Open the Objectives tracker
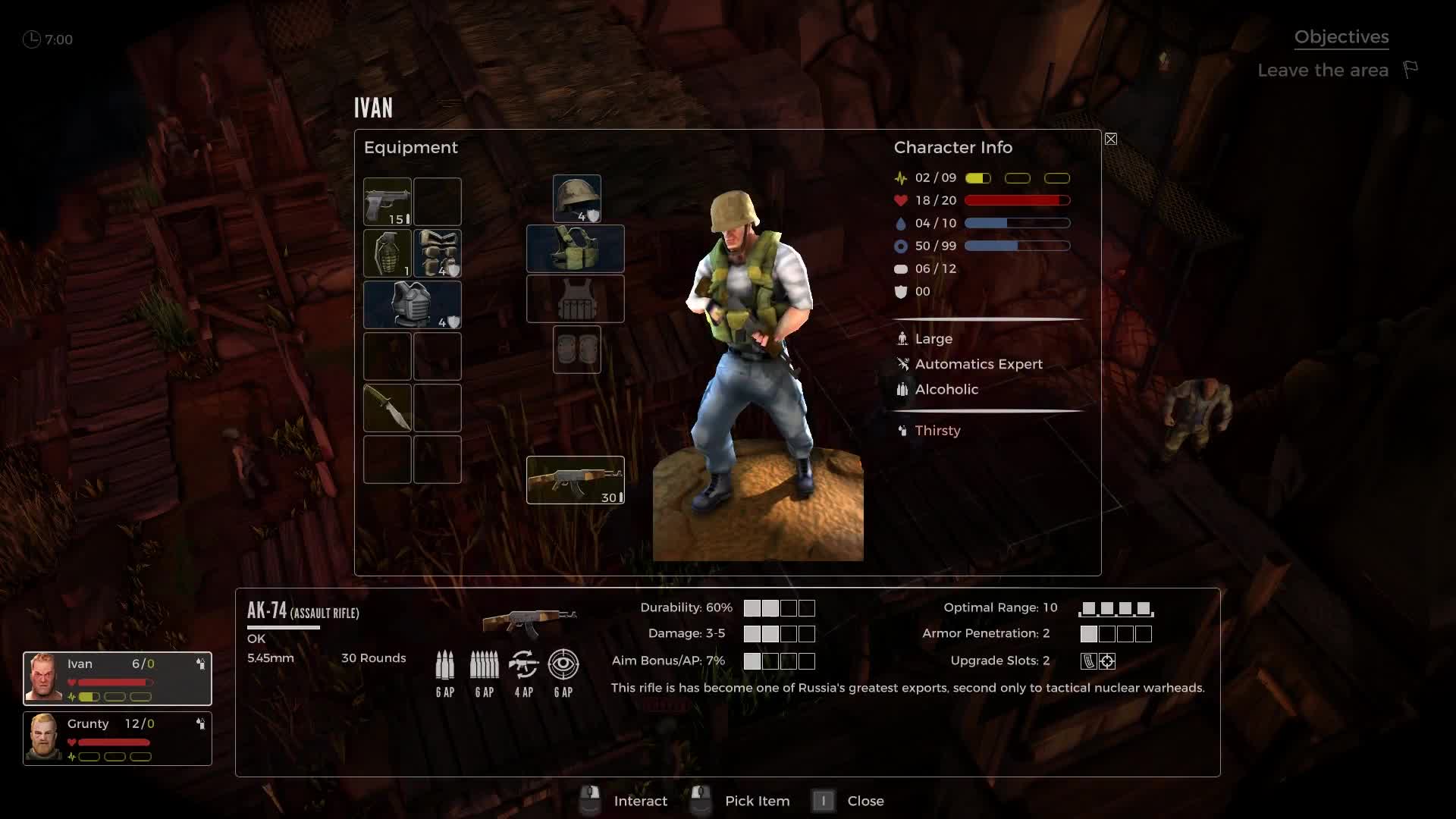The image size is (1456, 819). 1341,37
